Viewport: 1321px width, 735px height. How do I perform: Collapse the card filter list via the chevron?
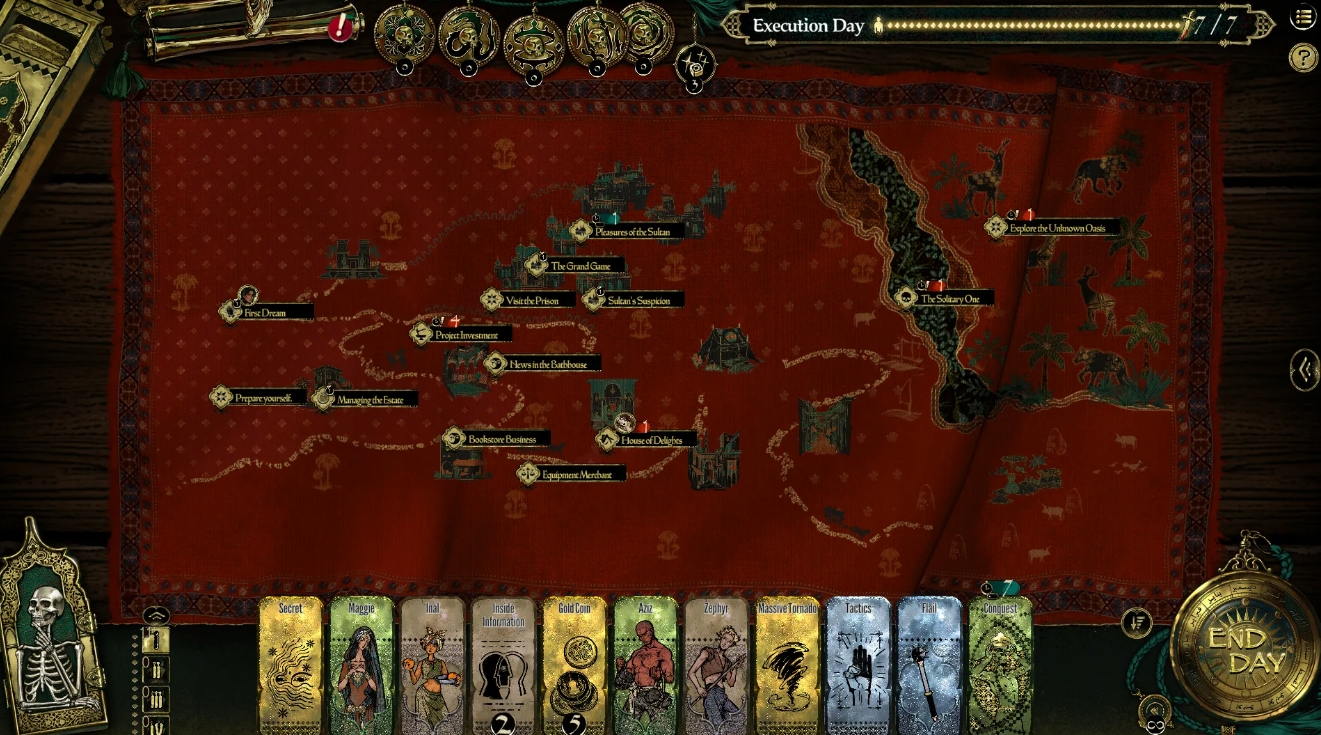pos(156,614)
